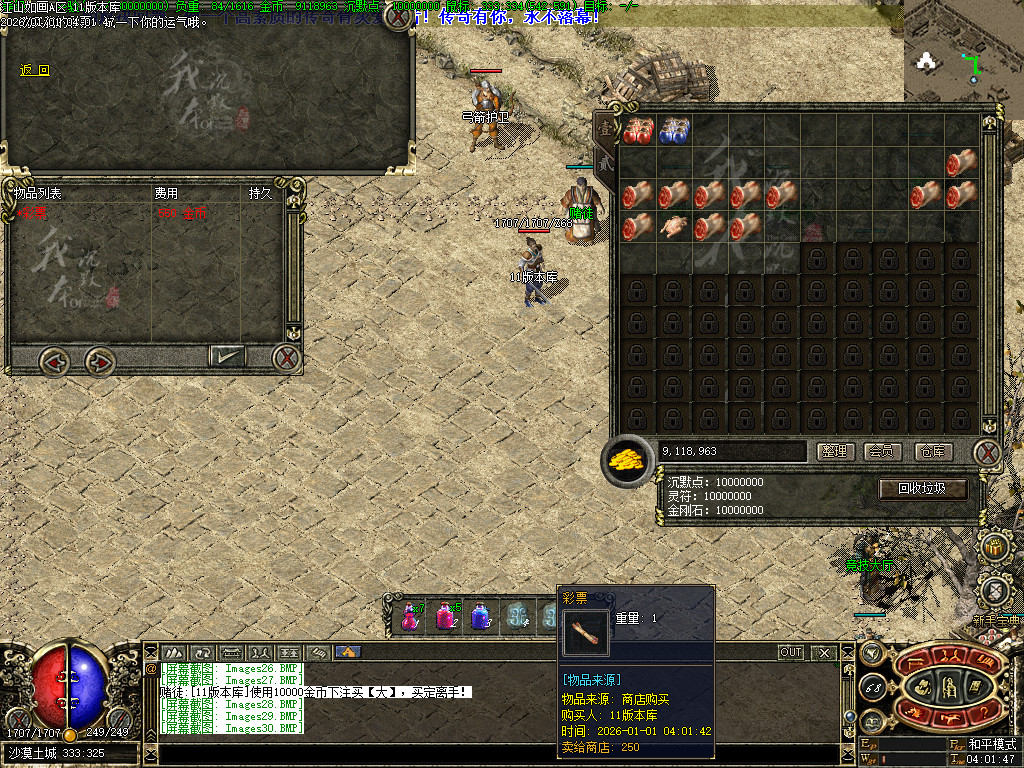Pick the roast chicken item in bag
Screen dimensions: 1024x768
tap(674, 227)
